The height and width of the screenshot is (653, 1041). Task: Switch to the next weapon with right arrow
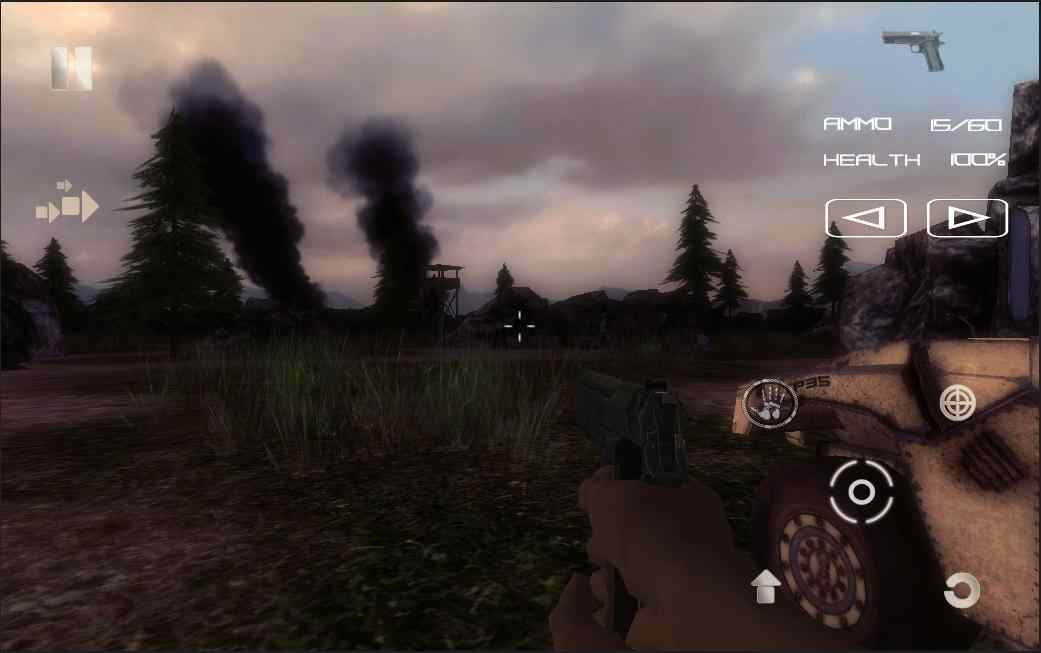[967, 218]
